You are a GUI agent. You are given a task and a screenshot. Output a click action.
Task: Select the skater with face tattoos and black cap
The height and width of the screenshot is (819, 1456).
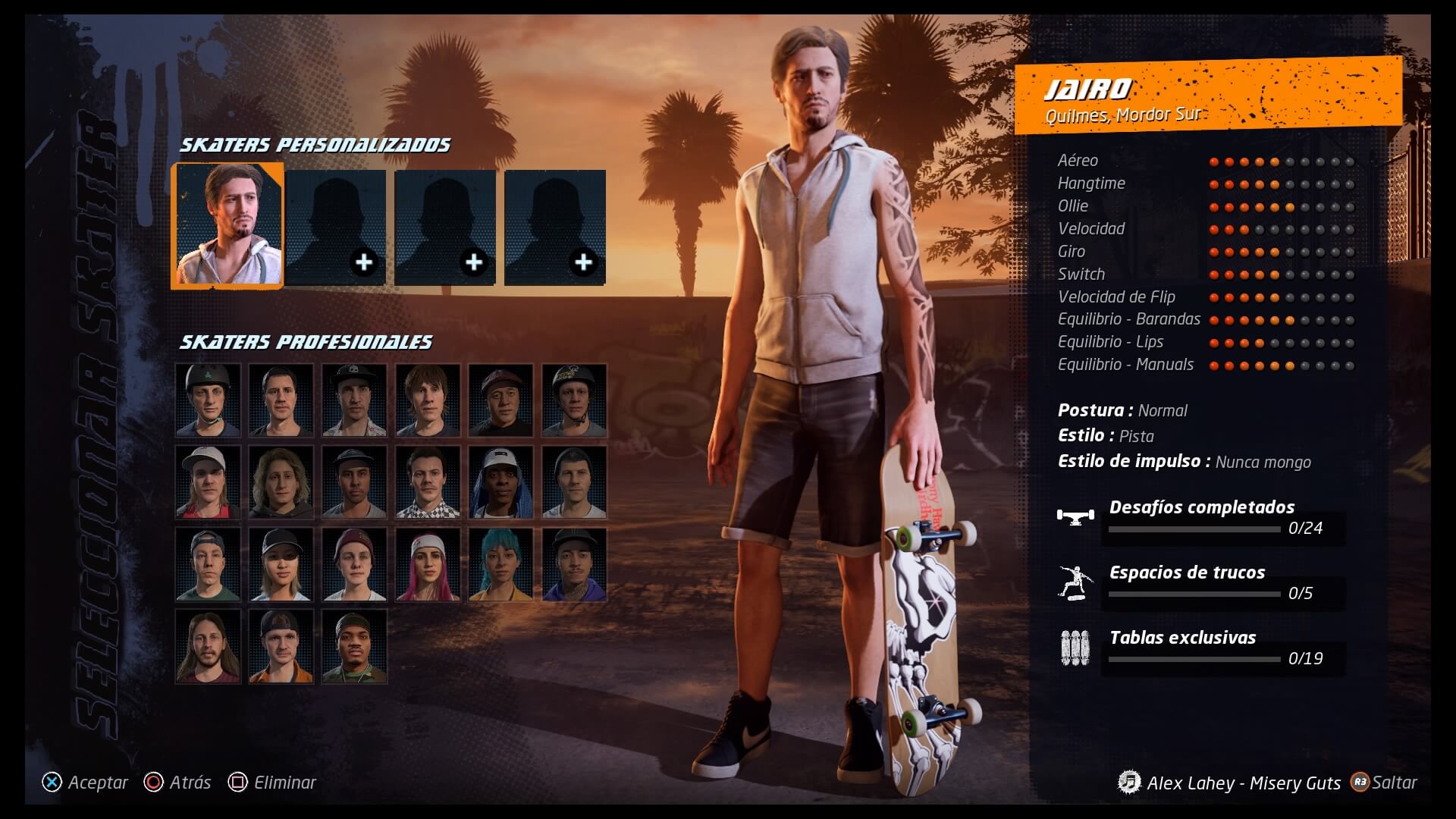tap(574, 564)
